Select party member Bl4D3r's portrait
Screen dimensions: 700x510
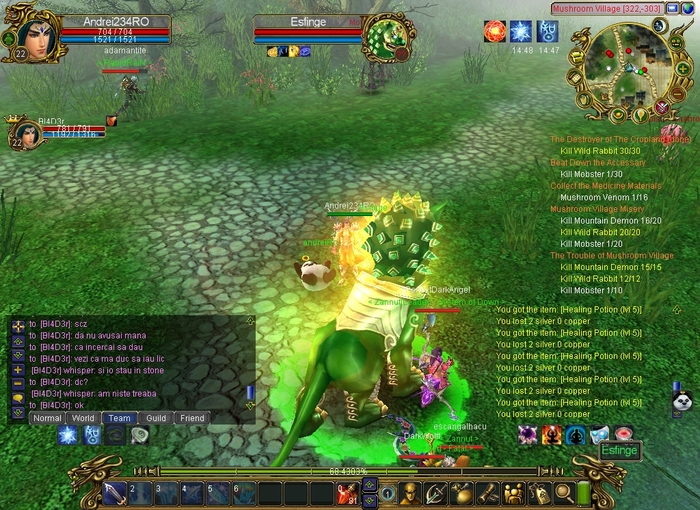click(23, 133)
